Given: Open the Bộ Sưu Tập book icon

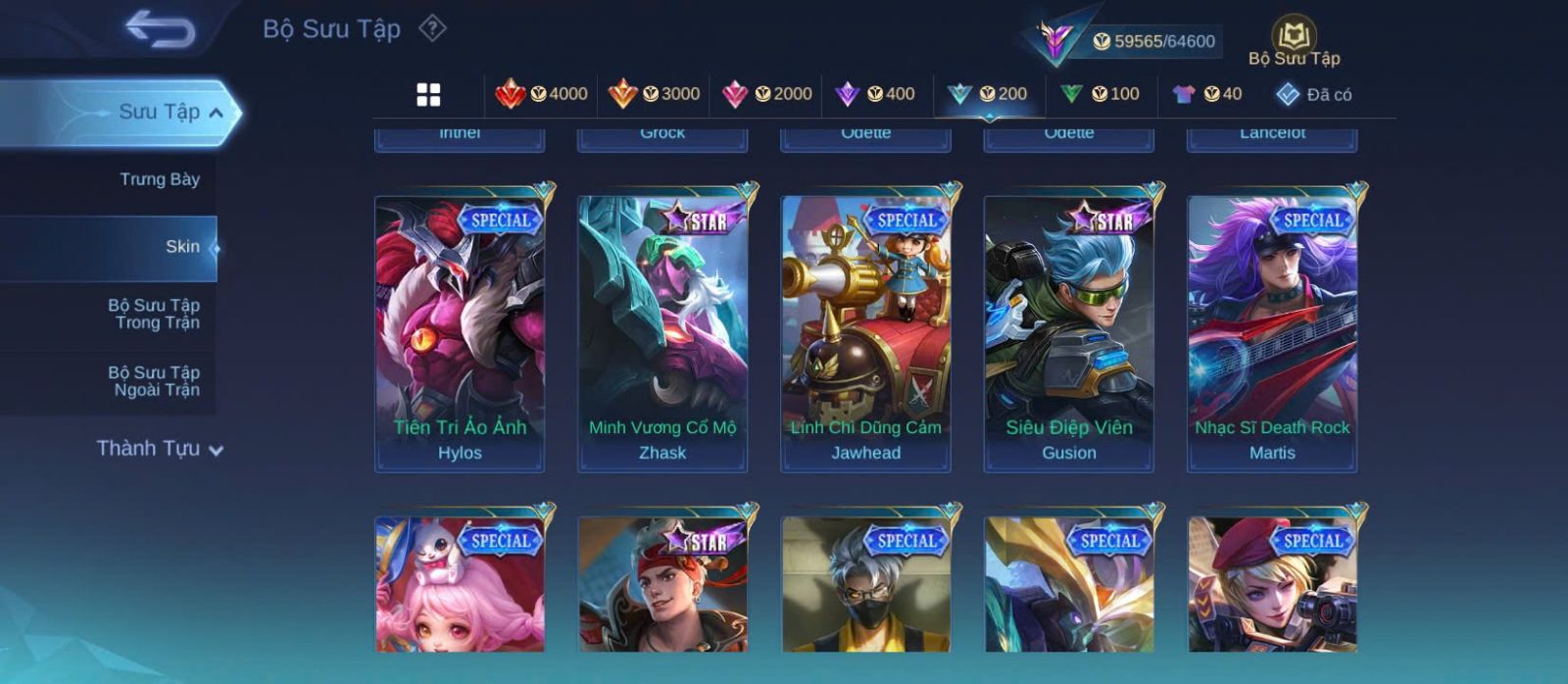Looking at the screenshot, I should coord(1294,42).
